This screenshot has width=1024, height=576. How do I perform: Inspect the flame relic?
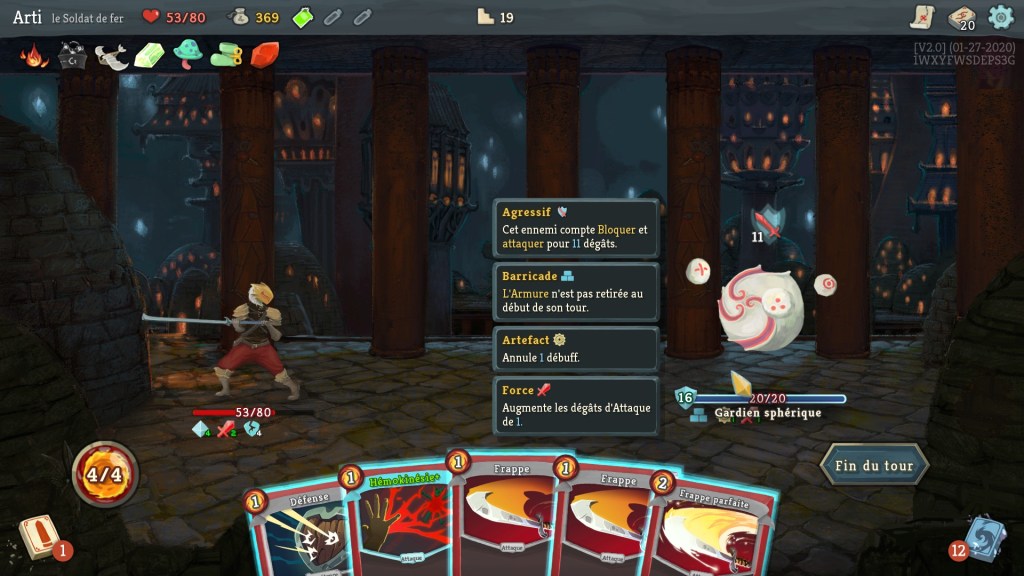coord(34,55)
